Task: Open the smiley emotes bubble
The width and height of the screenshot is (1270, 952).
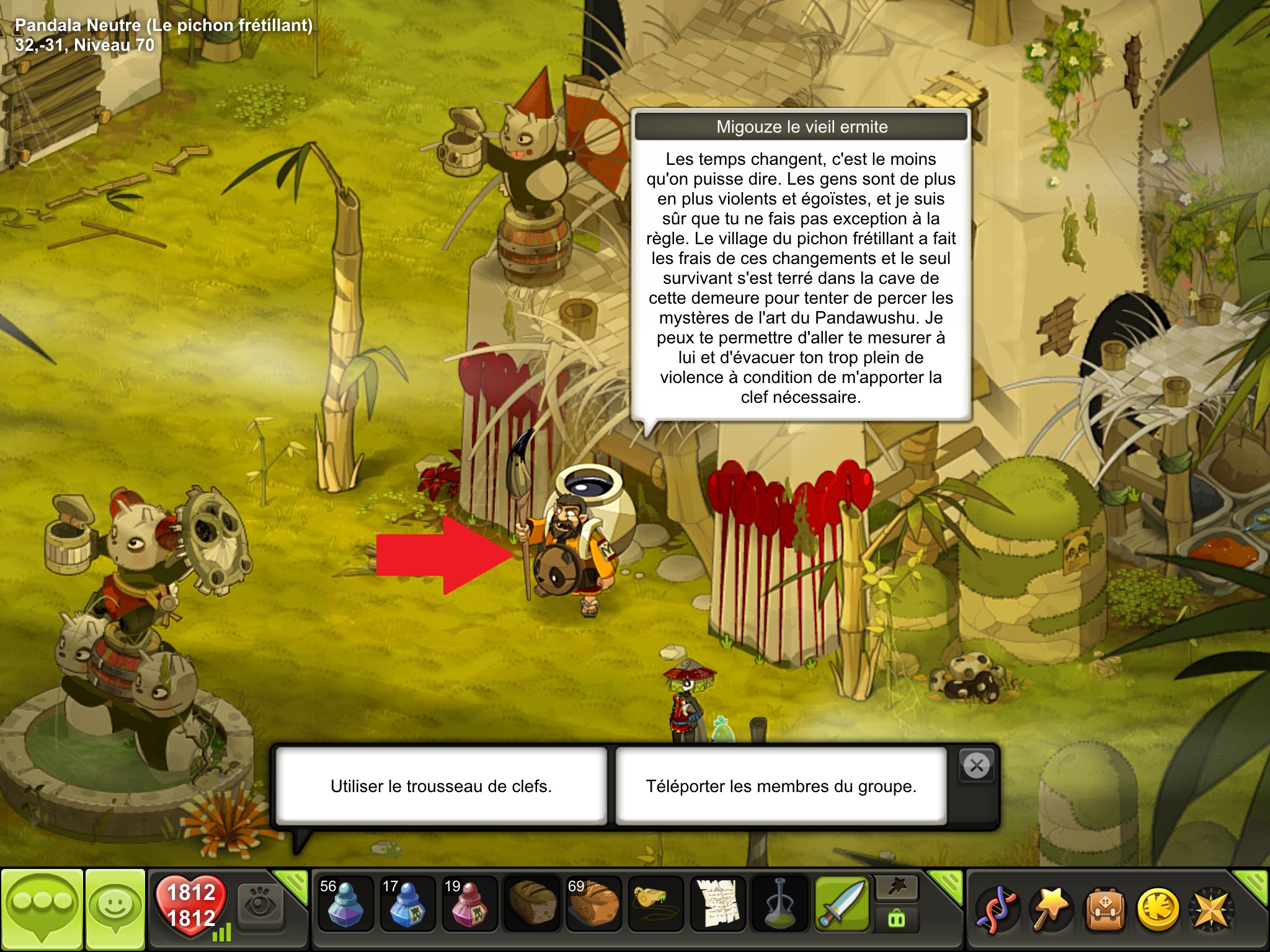Action: pyautogui.click(x=115, y=909)
